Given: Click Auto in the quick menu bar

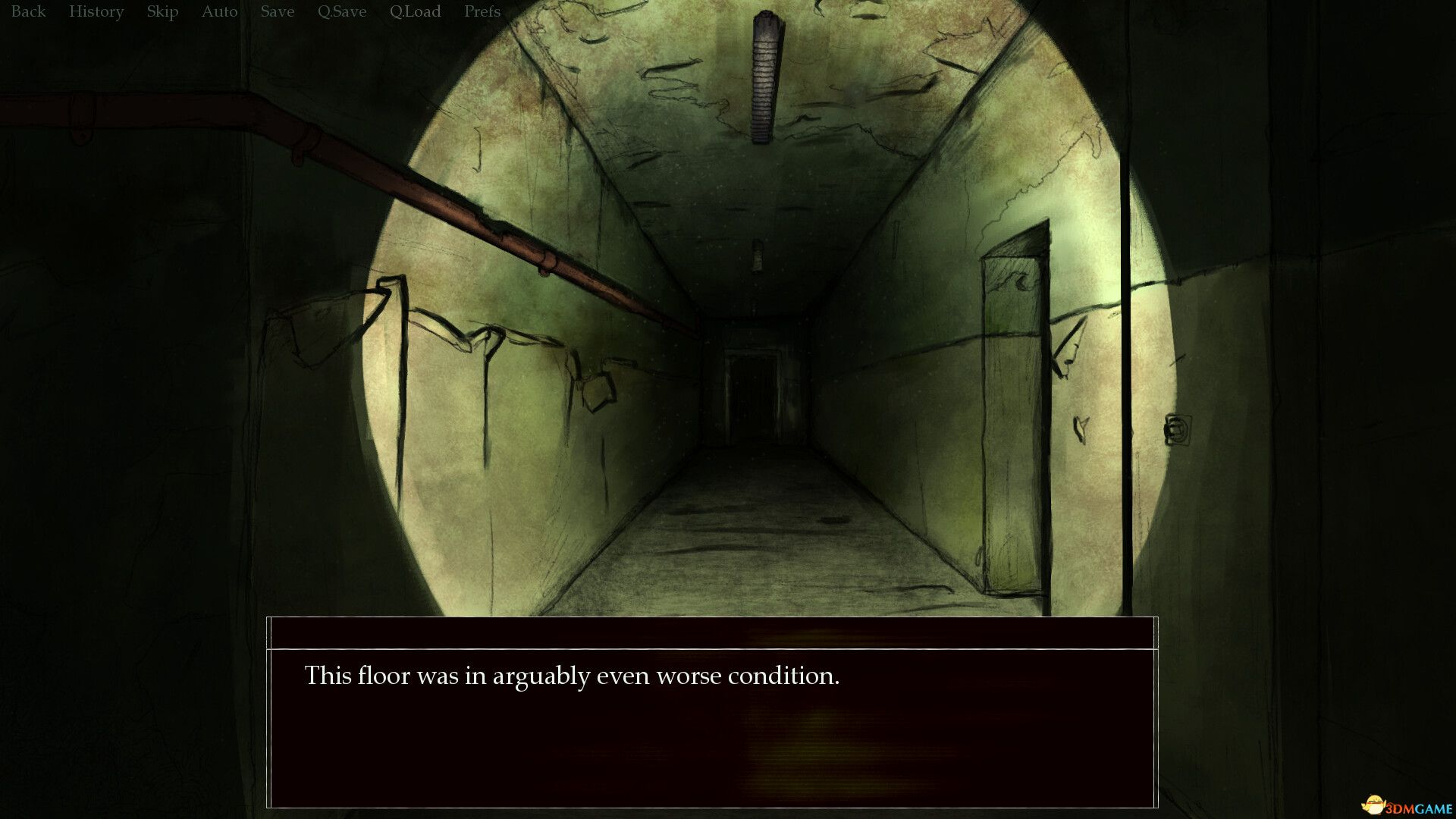Looking at the screenshot, I should pyautogui.click(x=218, y=11).
